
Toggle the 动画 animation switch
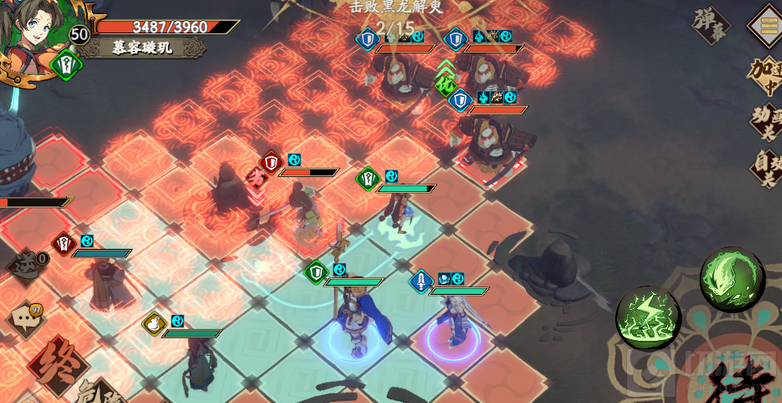tap(765, 121)
